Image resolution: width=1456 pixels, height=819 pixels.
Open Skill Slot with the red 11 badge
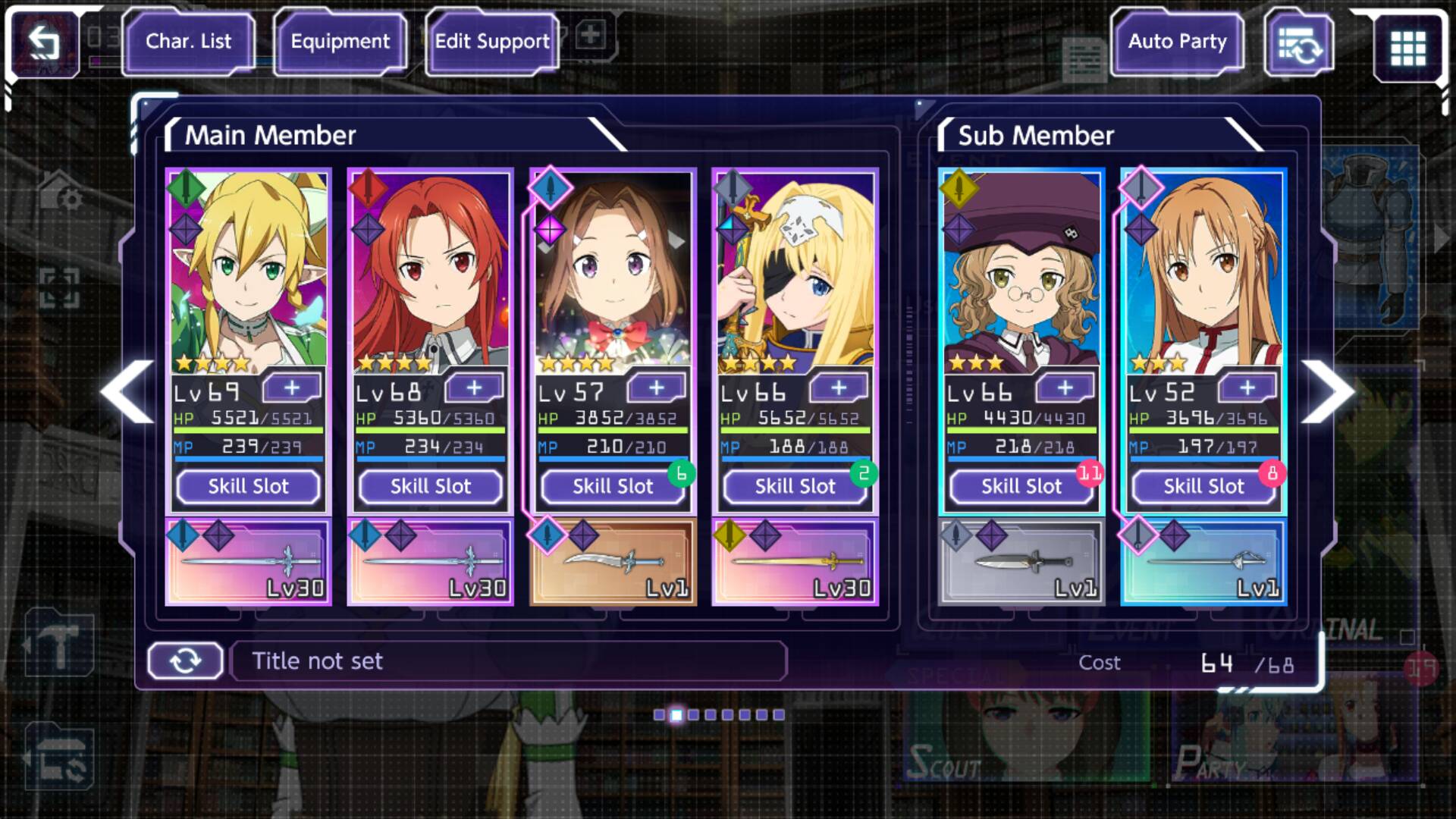click(x=1021, y=486)
